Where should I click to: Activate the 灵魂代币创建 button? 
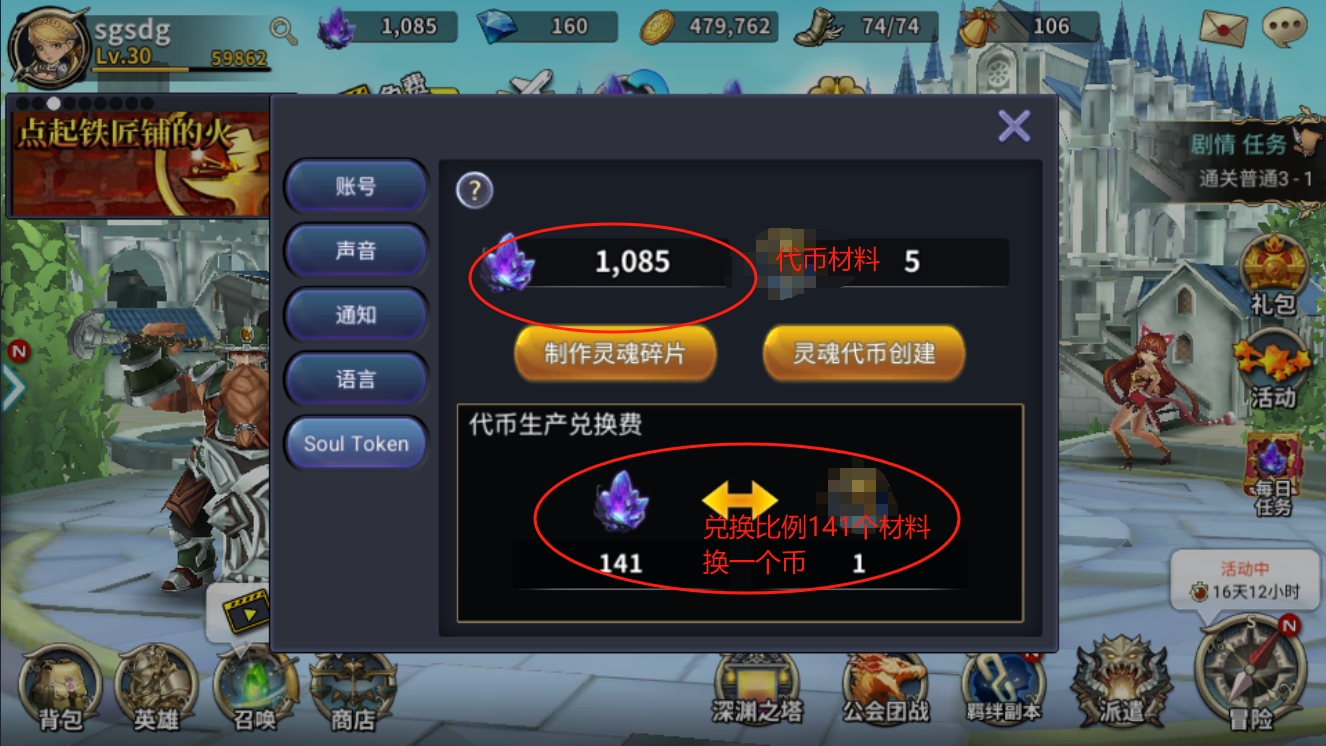[x=864, y=353]
